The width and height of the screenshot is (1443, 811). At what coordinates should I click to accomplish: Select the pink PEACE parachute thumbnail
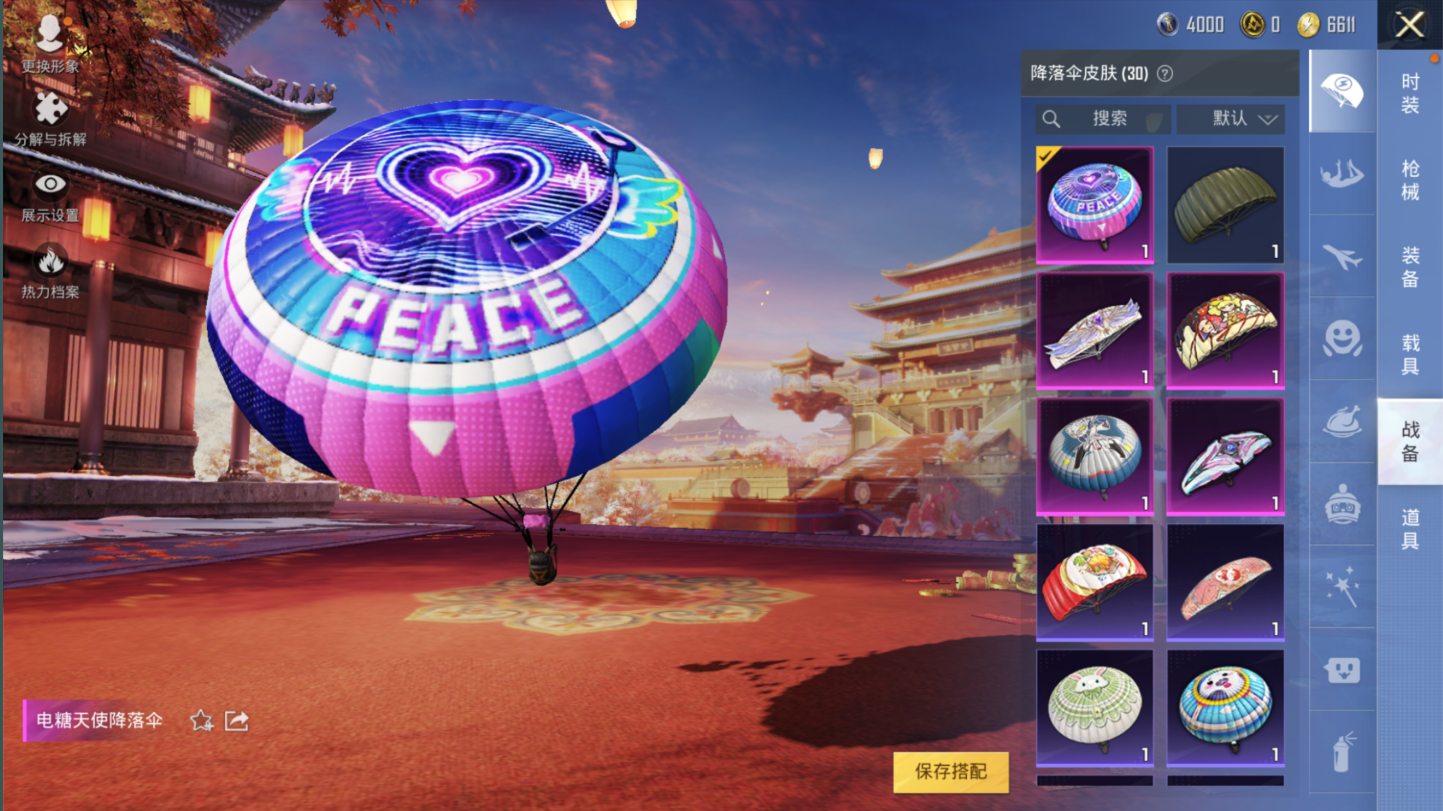(1095, 205)
